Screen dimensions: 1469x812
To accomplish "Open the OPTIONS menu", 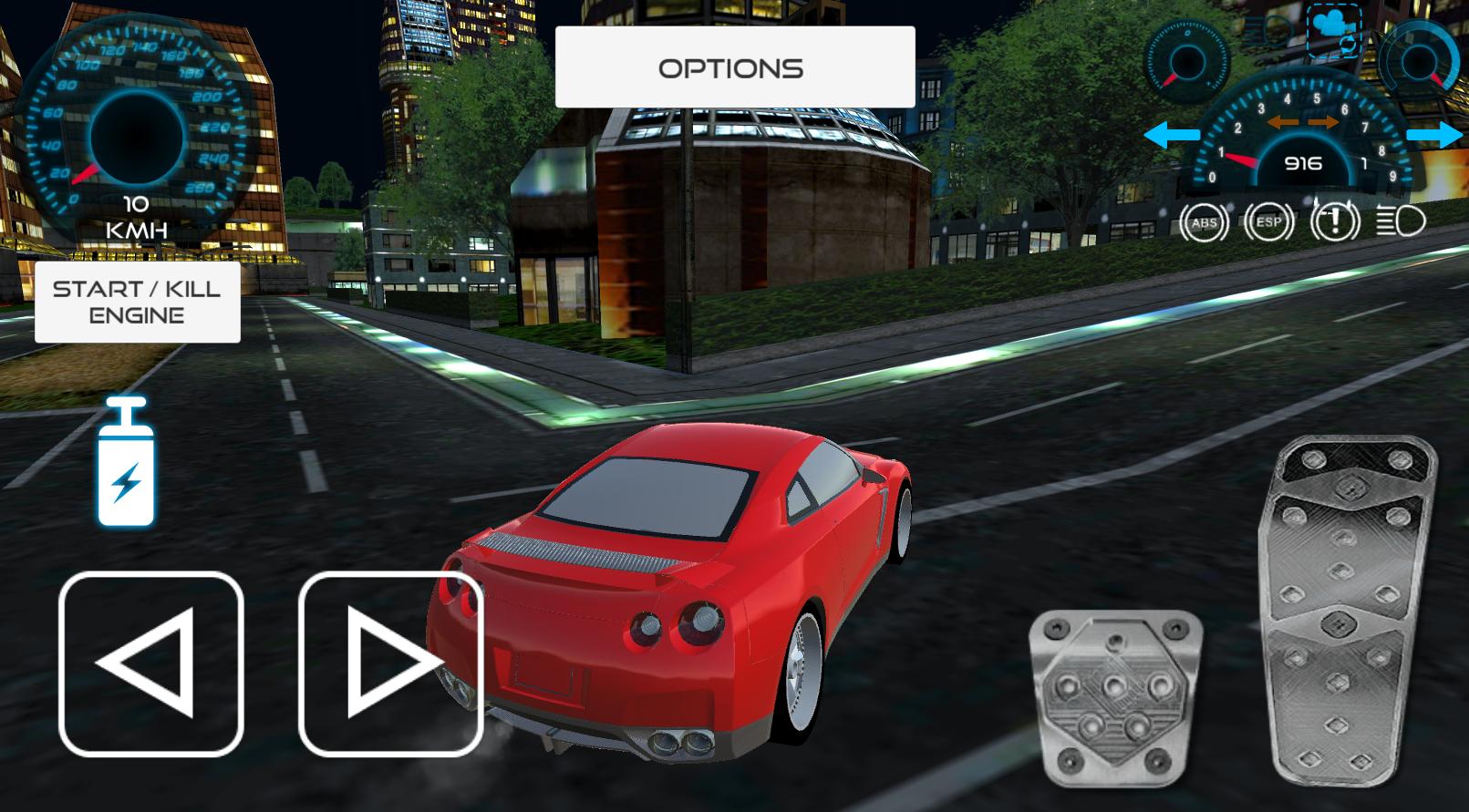I will [731, 67].
